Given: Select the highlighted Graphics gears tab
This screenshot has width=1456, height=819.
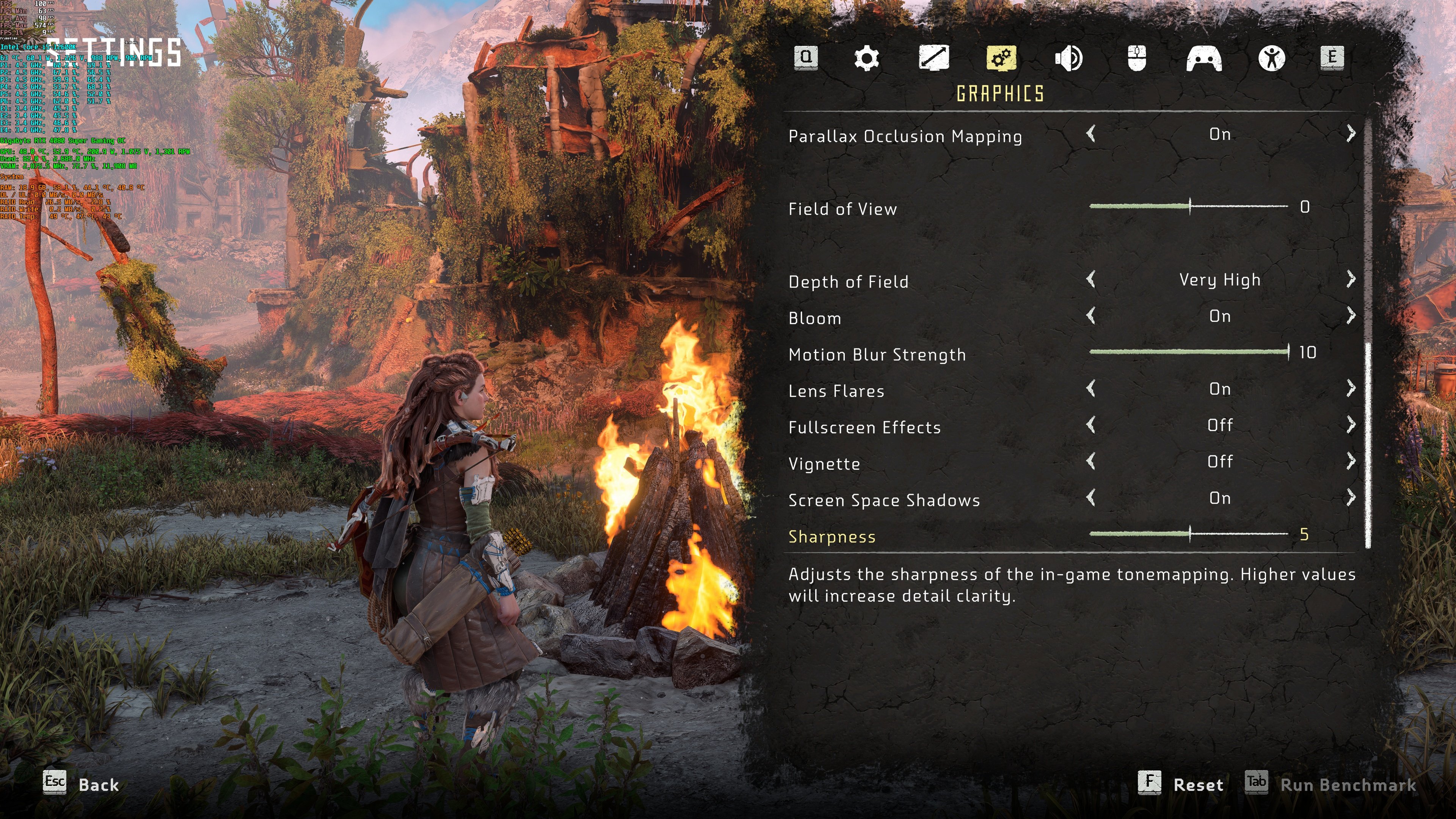Looking at the screenshot, I should point(1001,58).
